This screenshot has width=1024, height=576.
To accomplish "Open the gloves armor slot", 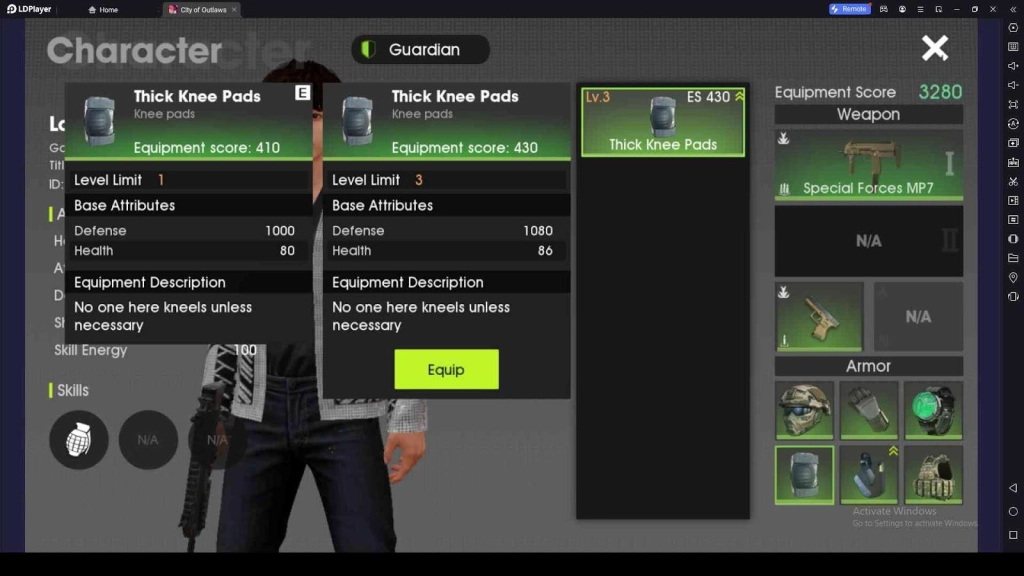I will tap(868, 410).
